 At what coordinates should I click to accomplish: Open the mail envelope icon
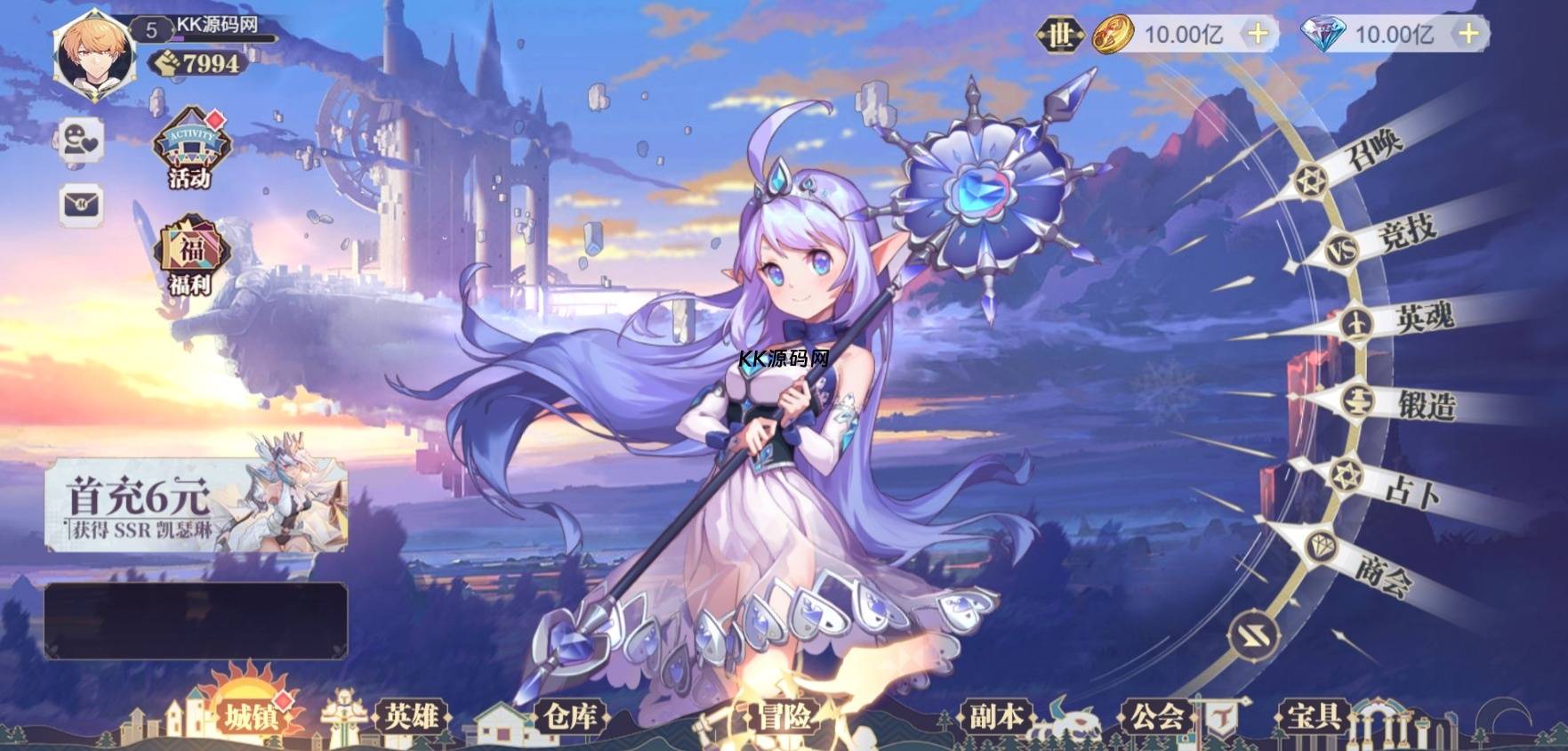coord(81,205)
